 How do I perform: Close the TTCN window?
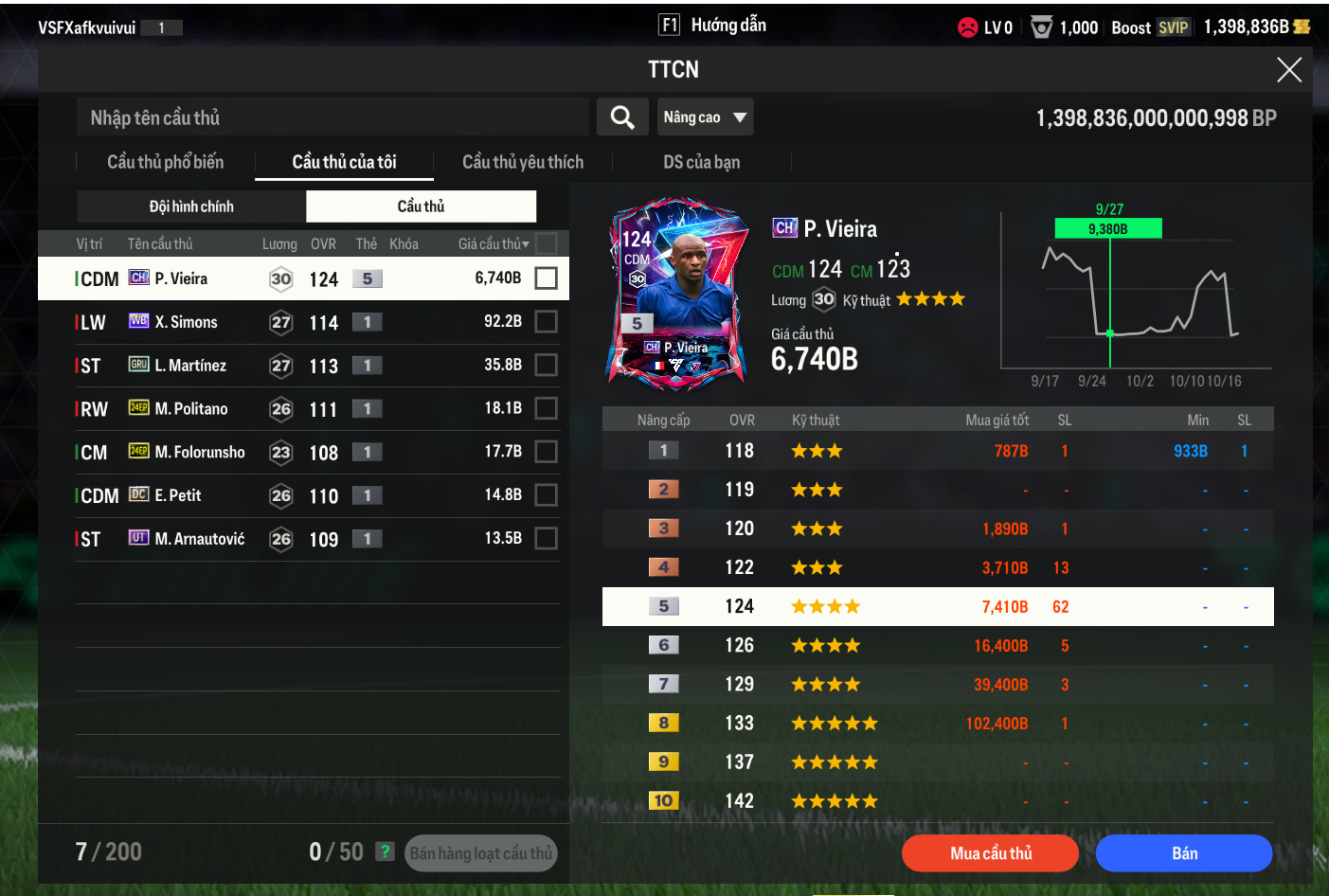point(1288,70)
